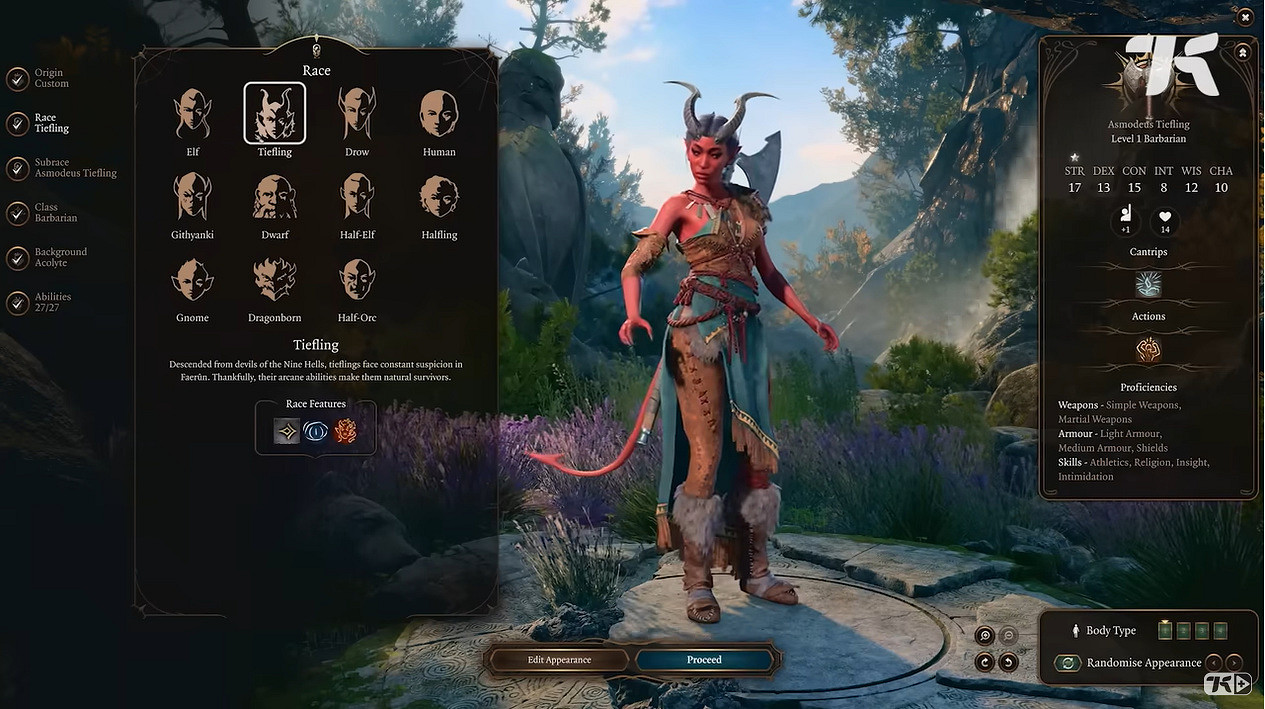Choose the Drow race portrait
Viewport: 1265px width, 709px height.
[357, 114]
